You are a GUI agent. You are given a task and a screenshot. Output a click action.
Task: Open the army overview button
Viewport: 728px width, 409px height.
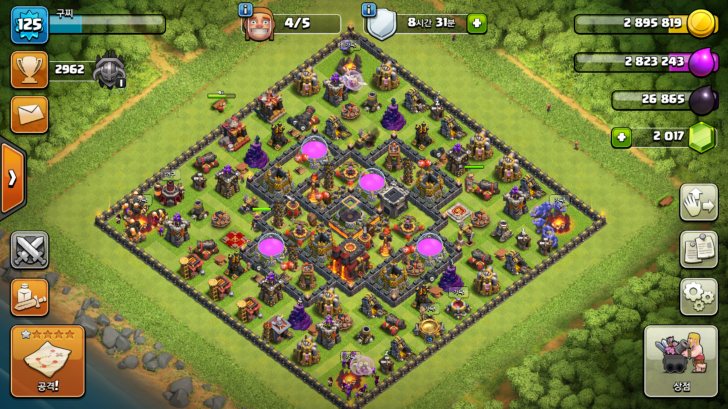[29, 296]
